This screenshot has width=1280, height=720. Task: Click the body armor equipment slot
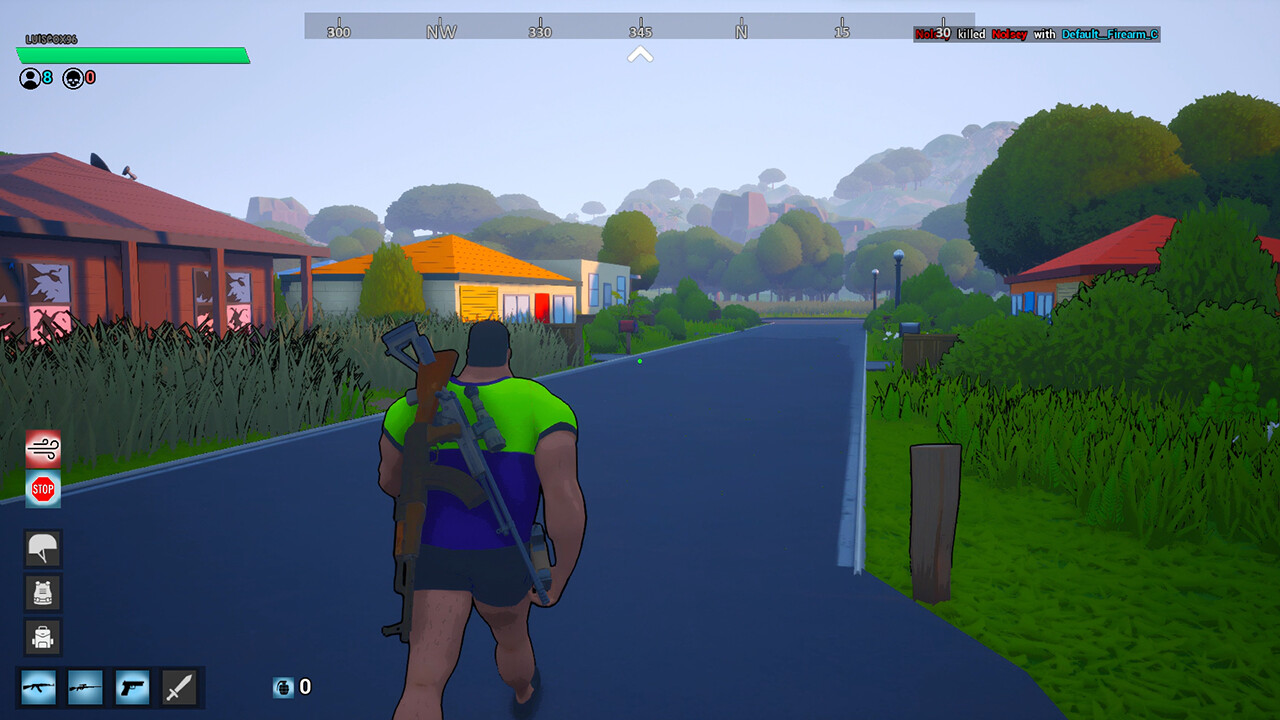tap(42, 593)
